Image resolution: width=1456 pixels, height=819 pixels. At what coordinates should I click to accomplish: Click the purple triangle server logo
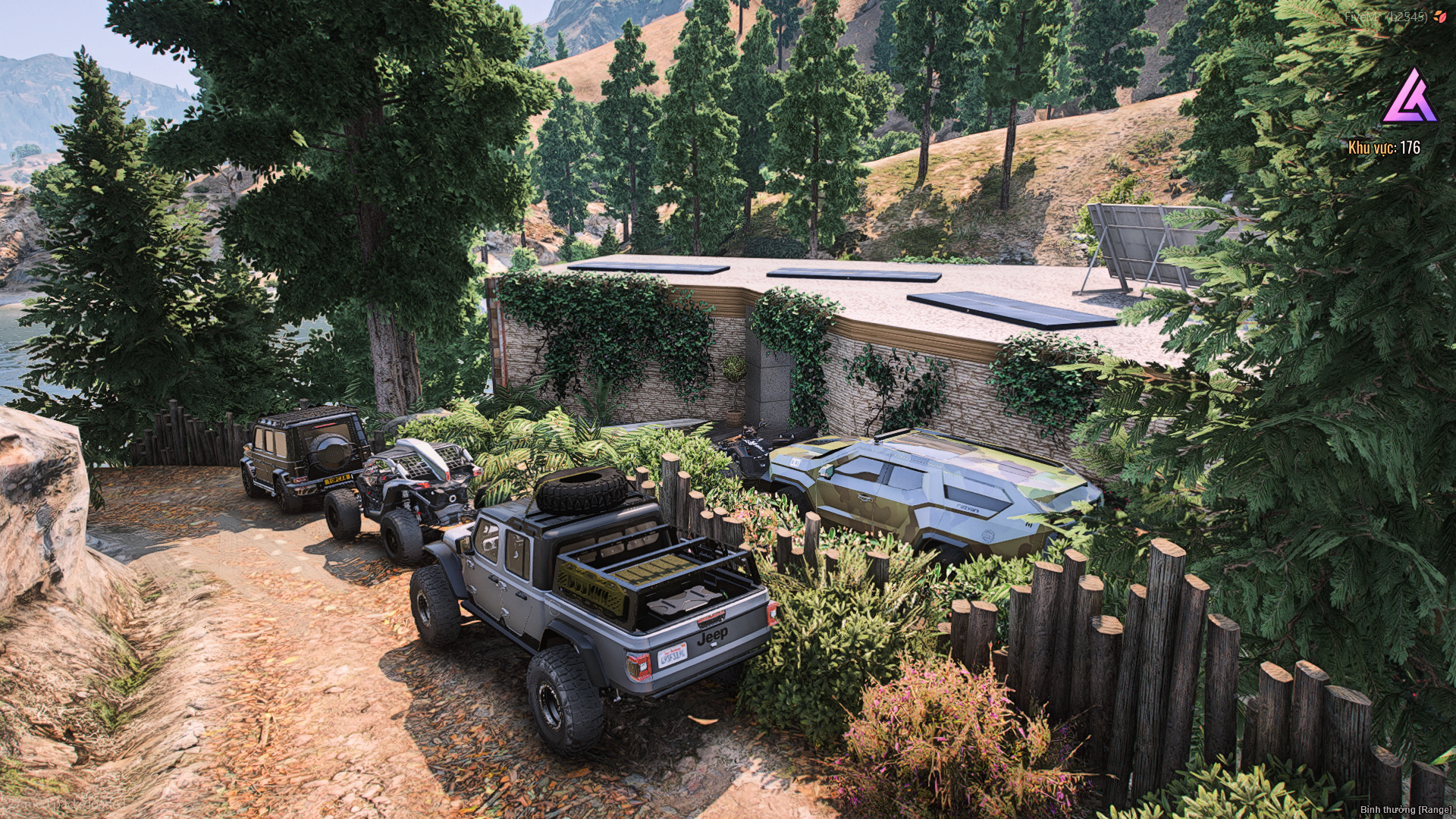[1410, 99]
